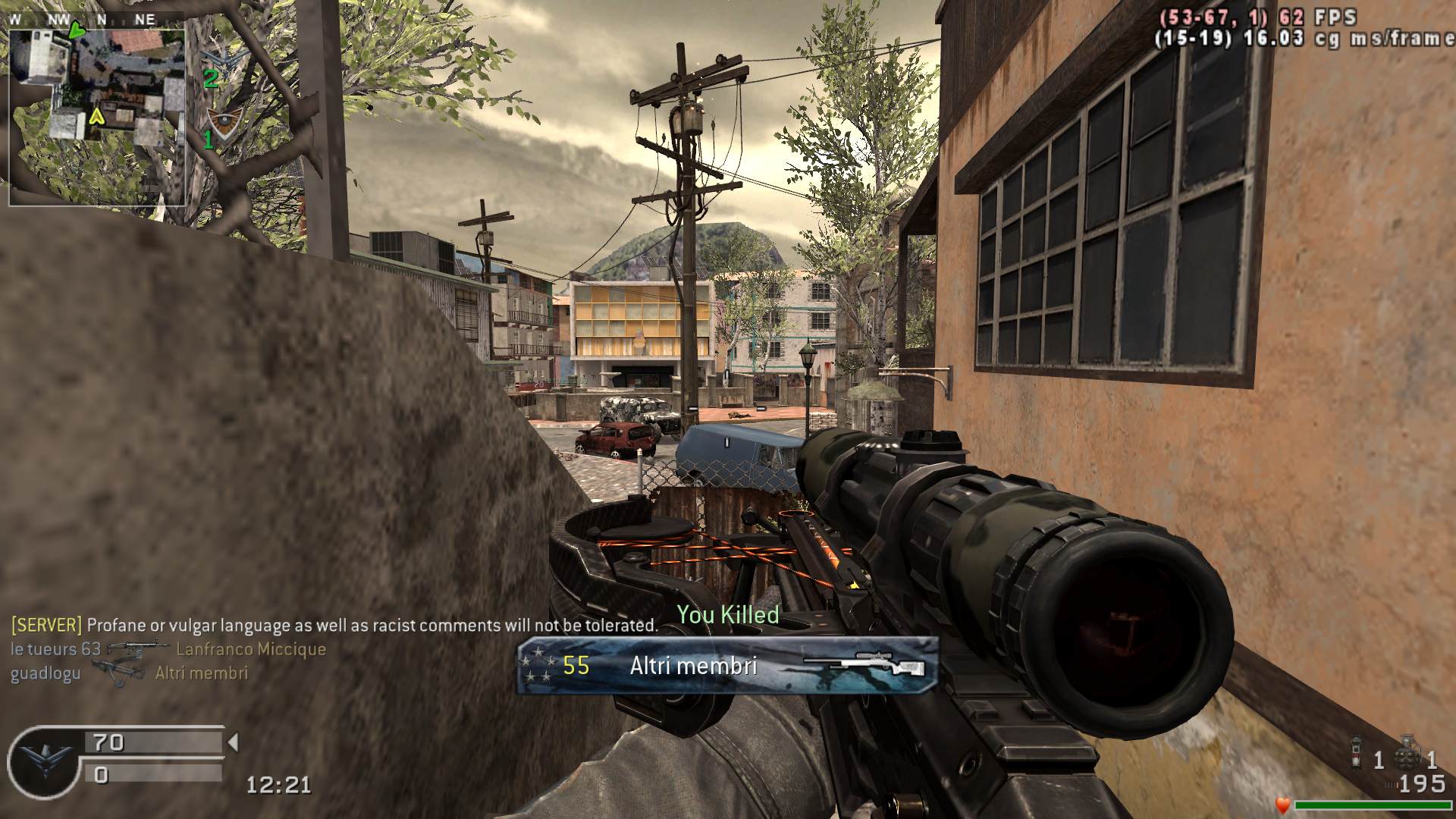This screenshot has height=819, width=1456.
Task: Click the minimap in the corner
Action: point(97,112)
